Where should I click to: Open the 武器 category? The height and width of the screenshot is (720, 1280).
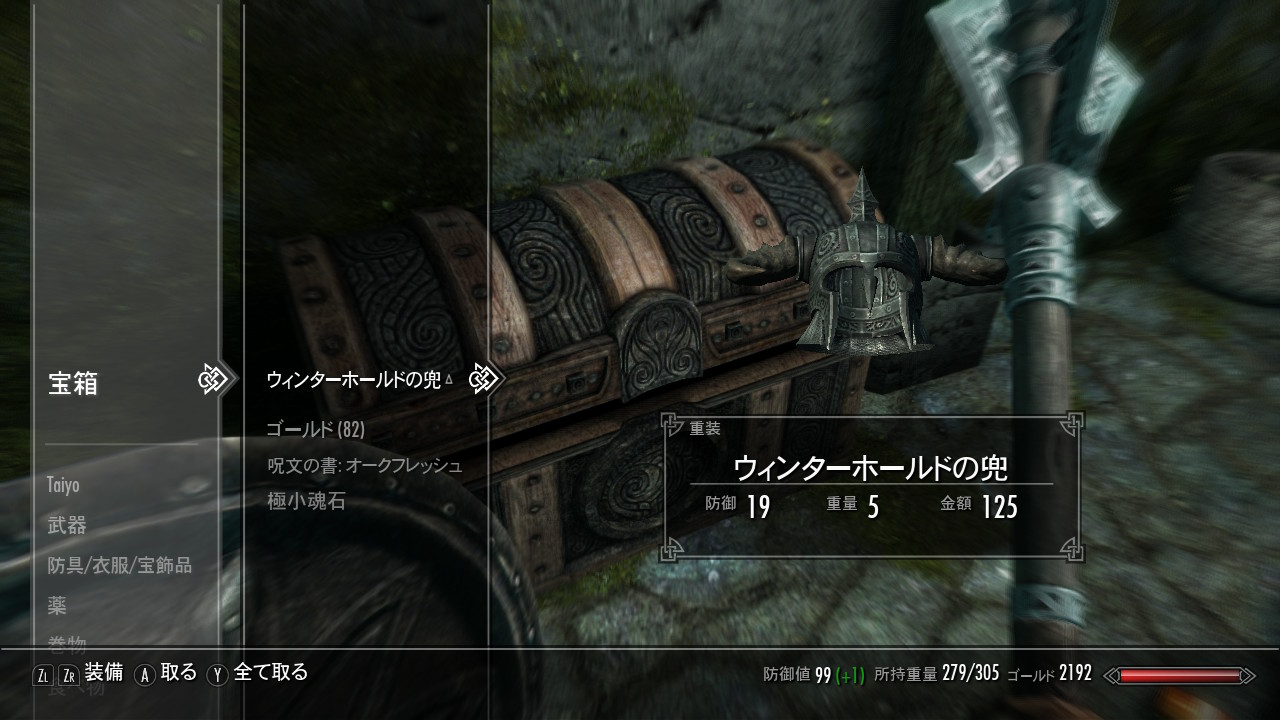tap(67, 525)
